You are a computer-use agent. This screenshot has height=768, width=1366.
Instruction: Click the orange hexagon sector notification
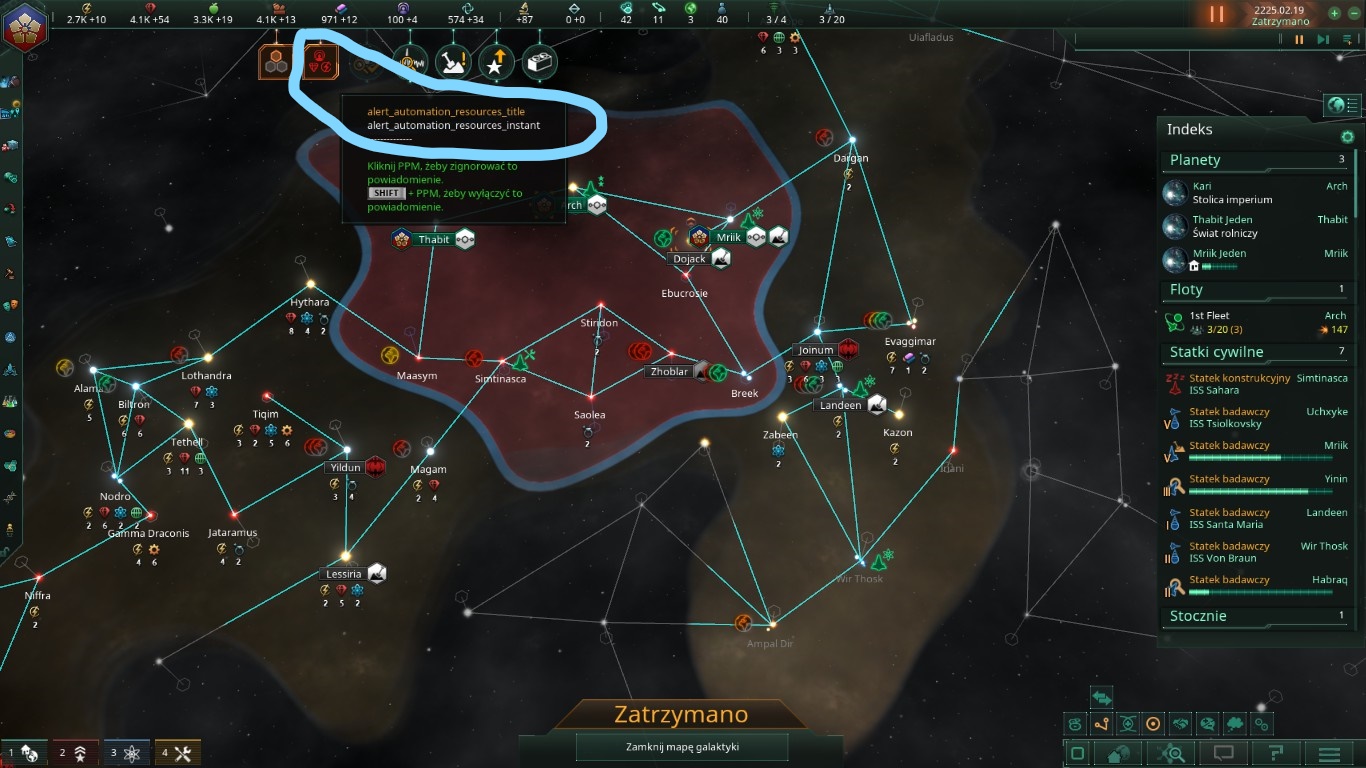[x=275, y=62]
